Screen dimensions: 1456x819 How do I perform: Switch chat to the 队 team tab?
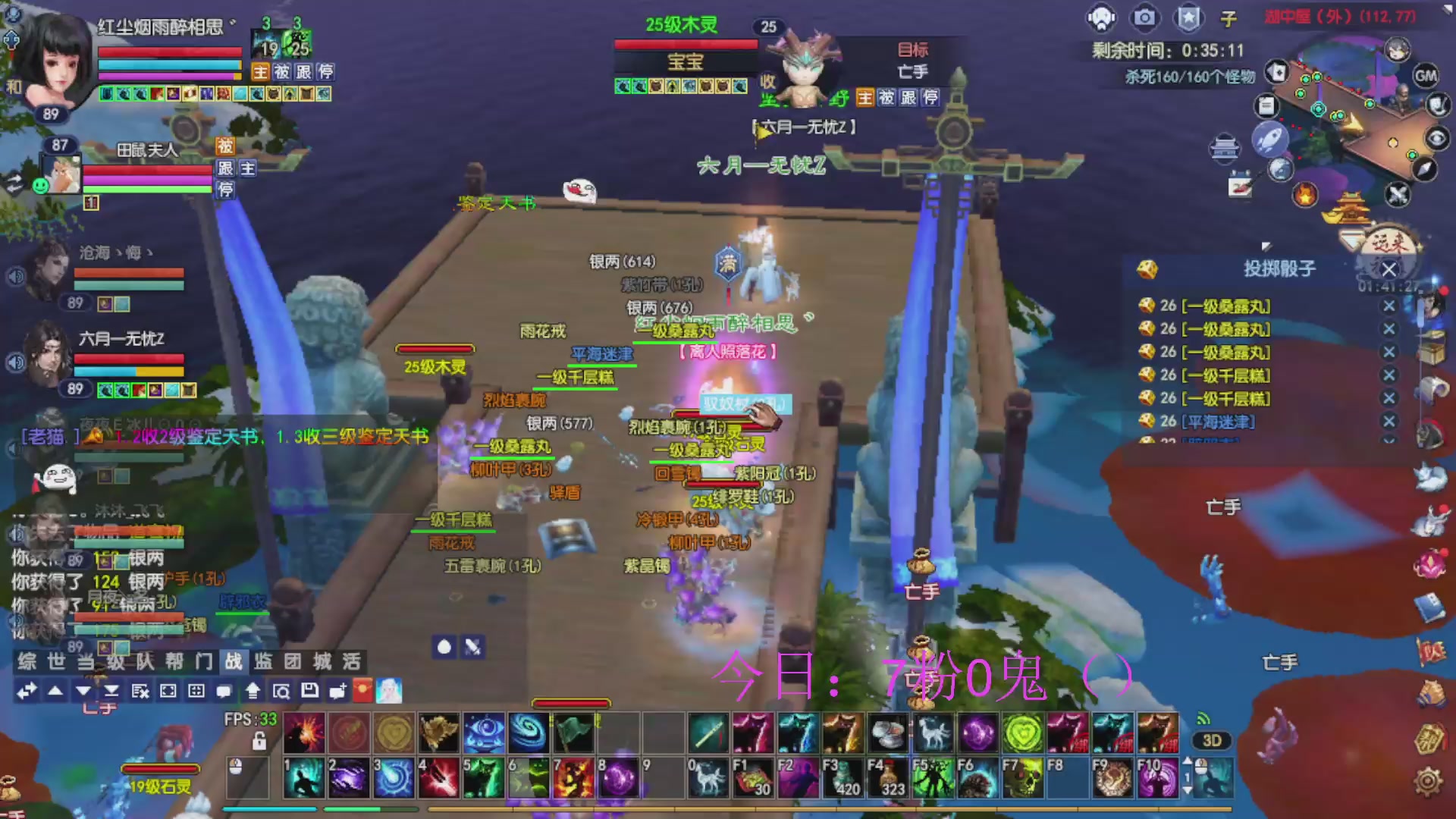tap(145, 661)
